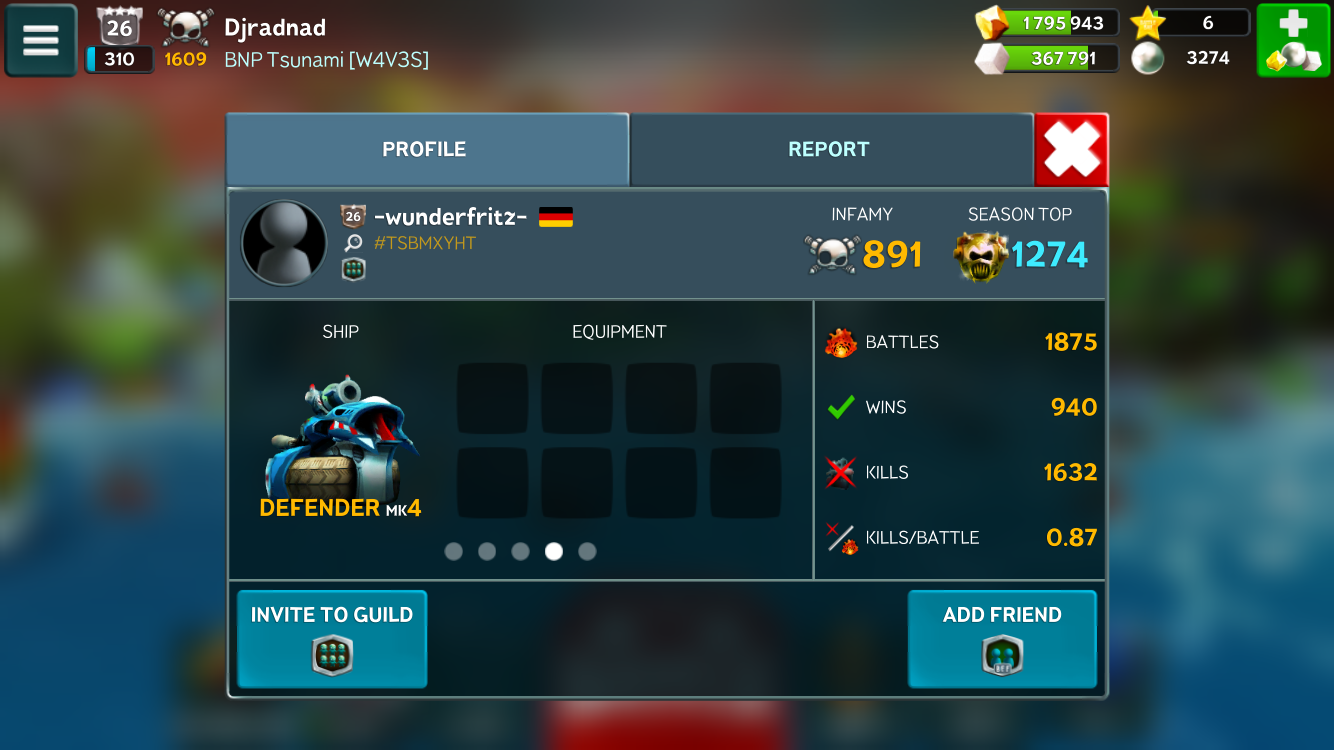Select the Profile tab
The width and height of the screenshot is (1334, 750).
[x=424, y=149]
